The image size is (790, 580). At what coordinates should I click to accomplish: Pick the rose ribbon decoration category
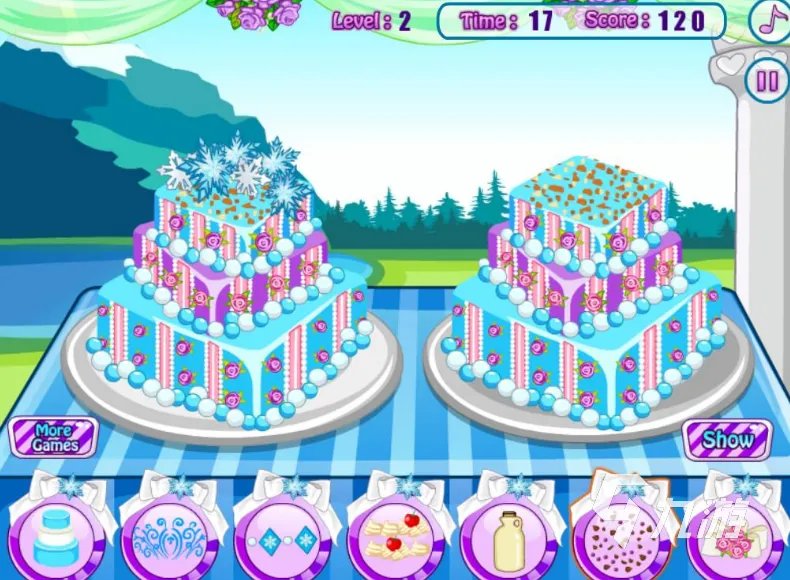[x=737, y=536]
